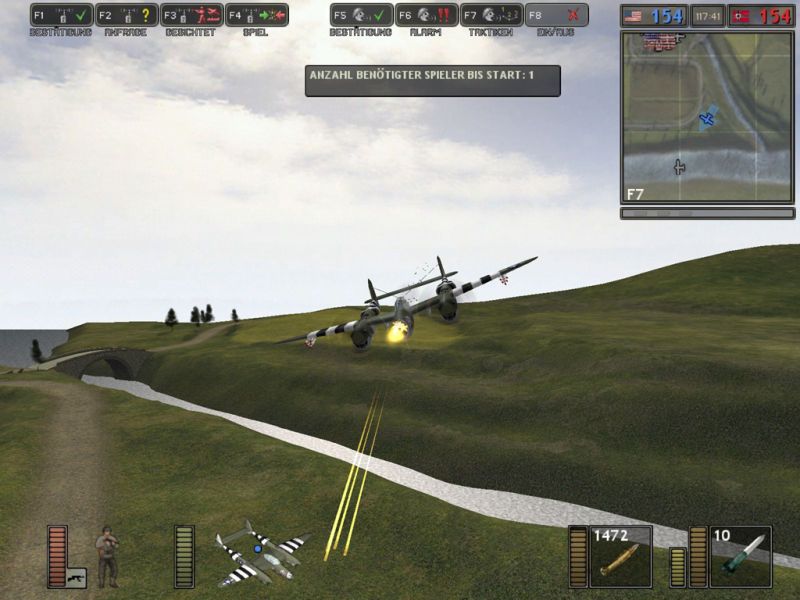Select the rocket weapon slot
Image resolution: width=800 pixels, height=600 pixels.
click(740, 556)
